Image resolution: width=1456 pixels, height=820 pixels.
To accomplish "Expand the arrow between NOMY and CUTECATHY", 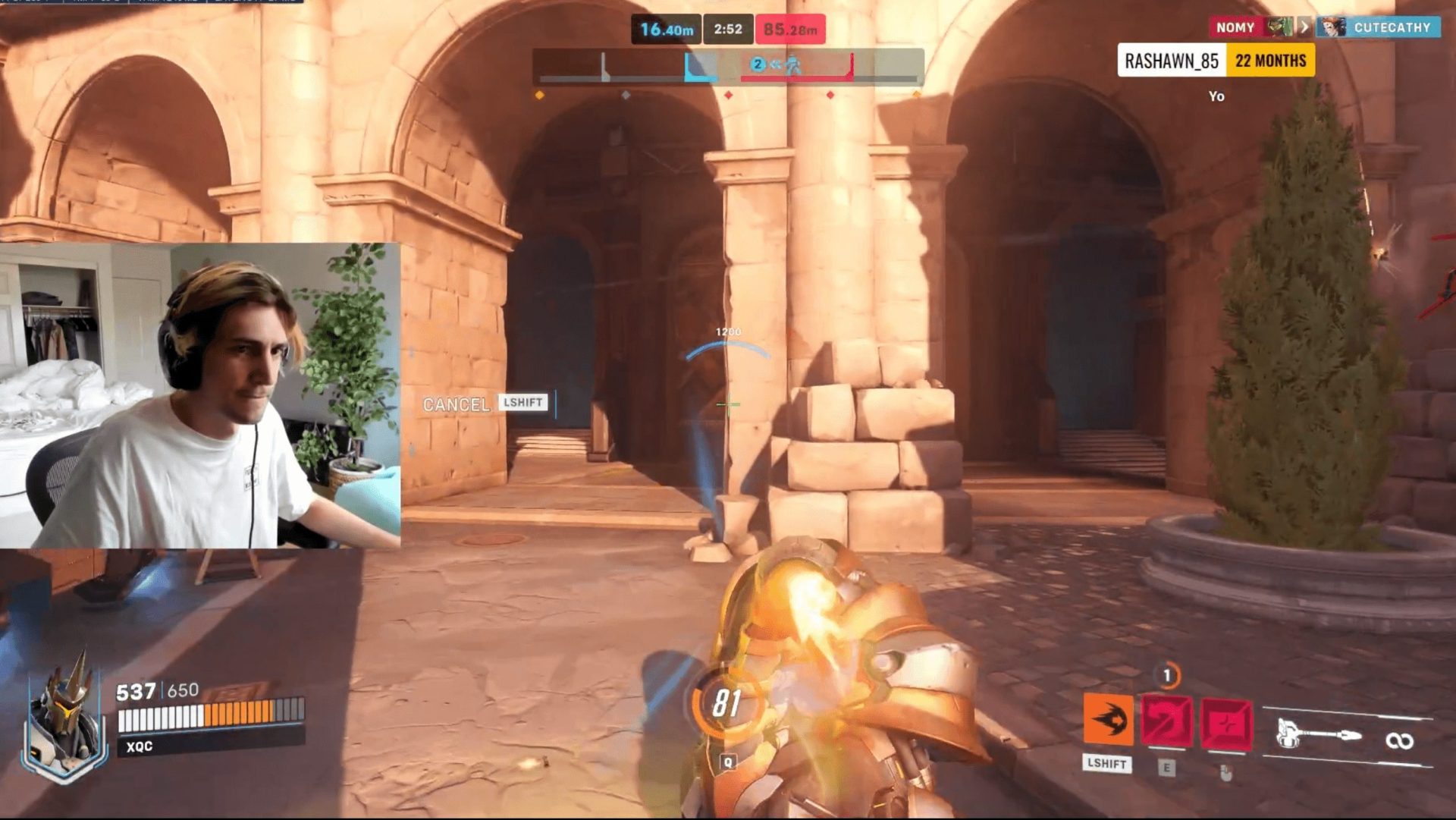I will click(1303, 27).
